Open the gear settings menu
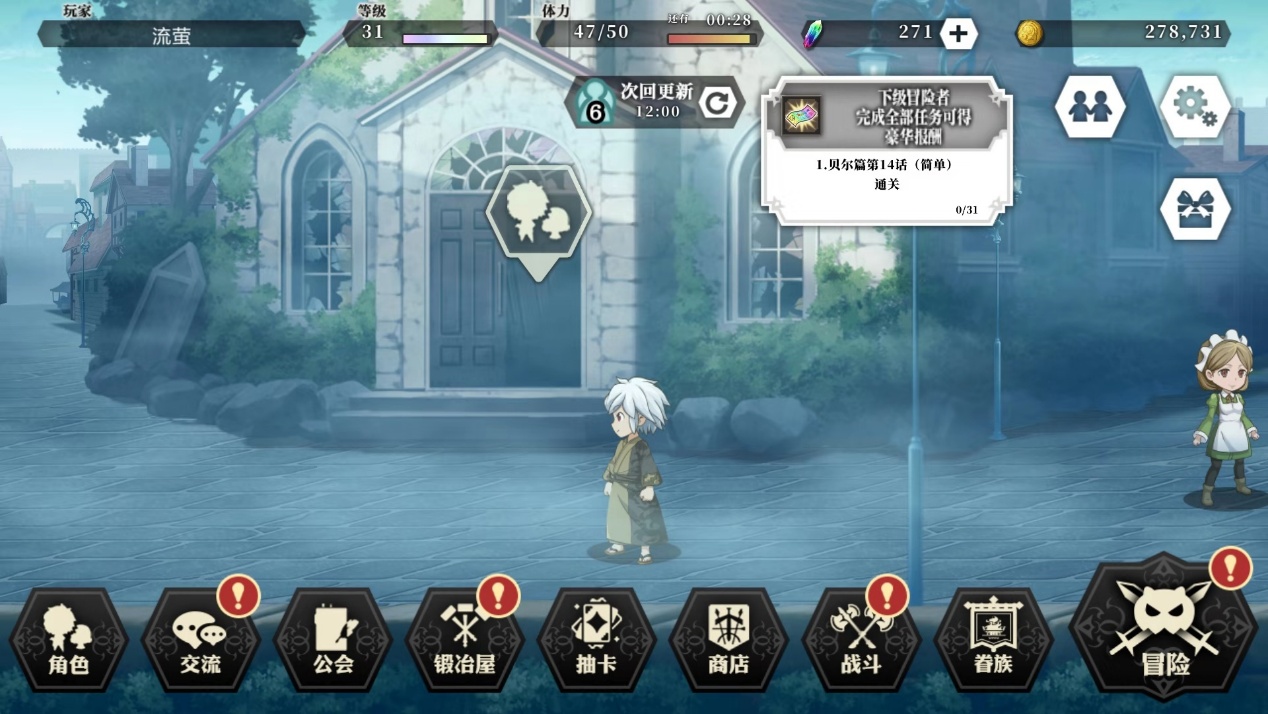Image resolution: width=1268 pixels, height=714 pixels. pyautogui.click(x=1195, y=106)
